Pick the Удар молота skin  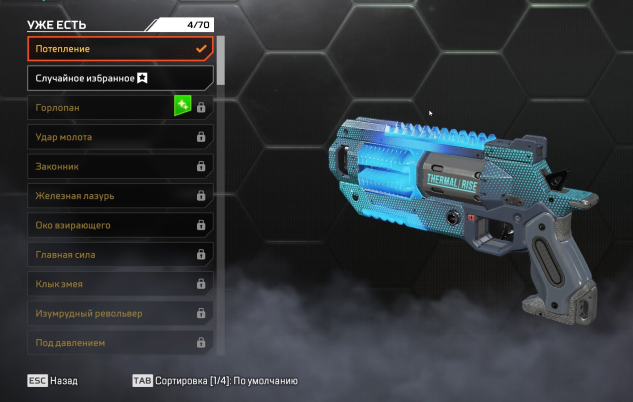point(119,136)
